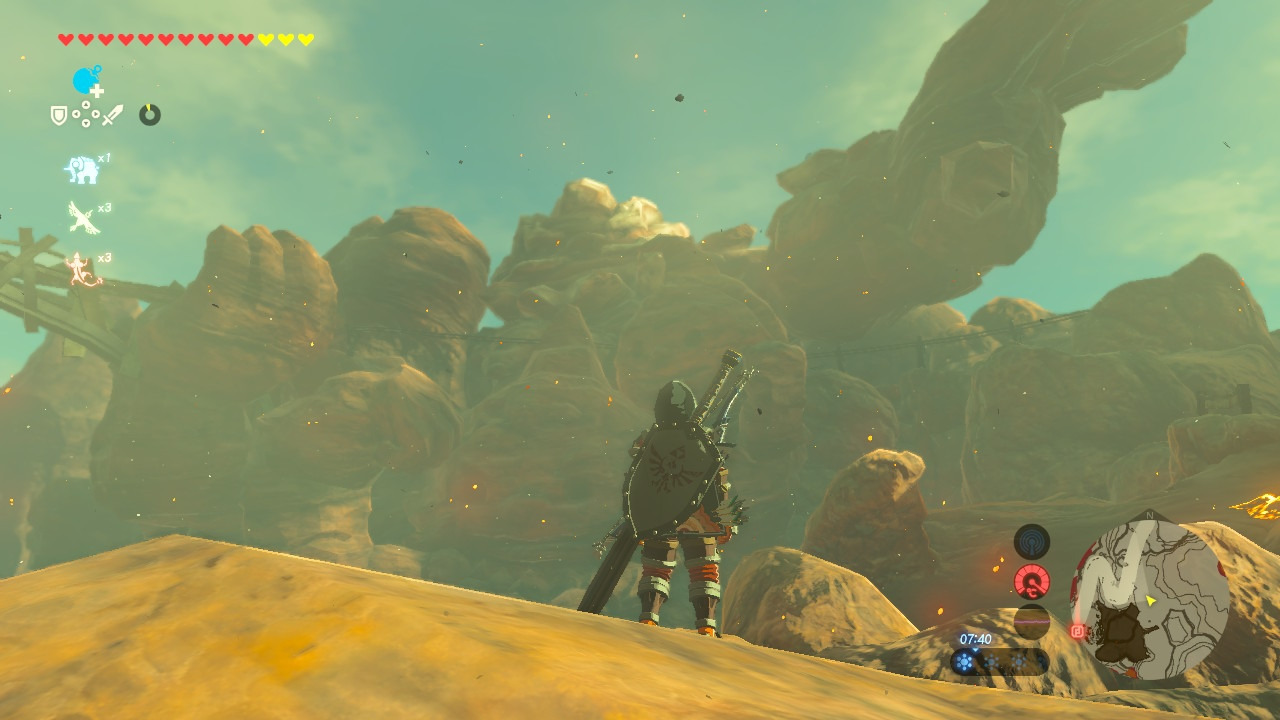Activate Revali's Gale bird ability icon
This screenshot has width=1280, height=720.
click(82, 217)
